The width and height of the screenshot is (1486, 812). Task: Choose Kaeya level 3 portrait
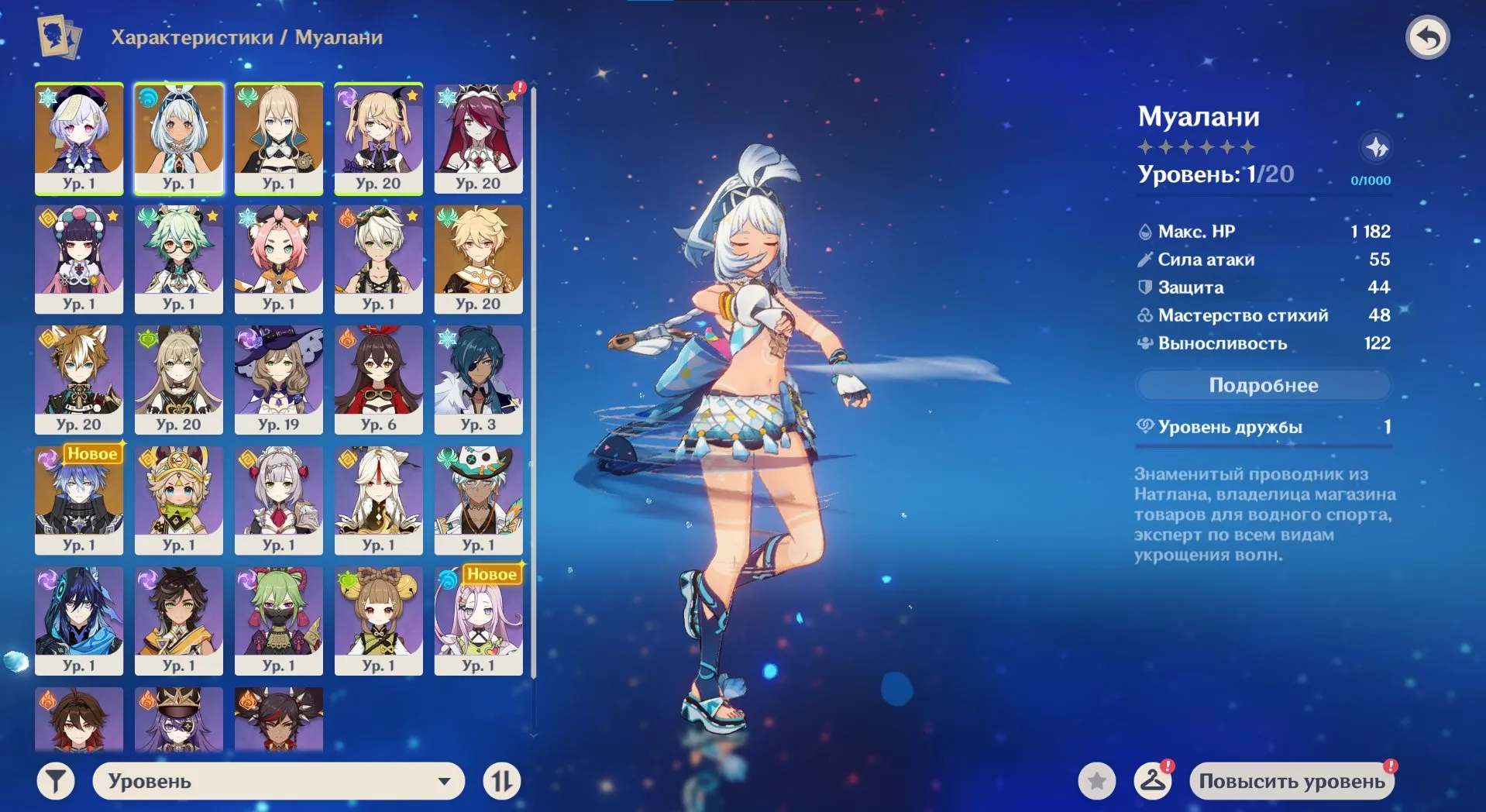(x=479, y=379)
